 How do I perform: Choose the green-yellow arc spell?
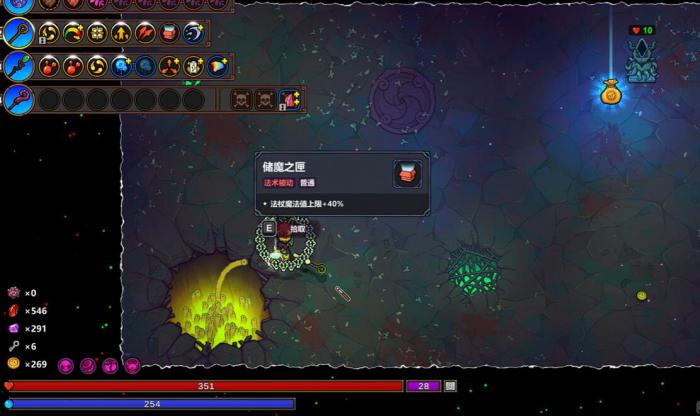click(73, 34)
